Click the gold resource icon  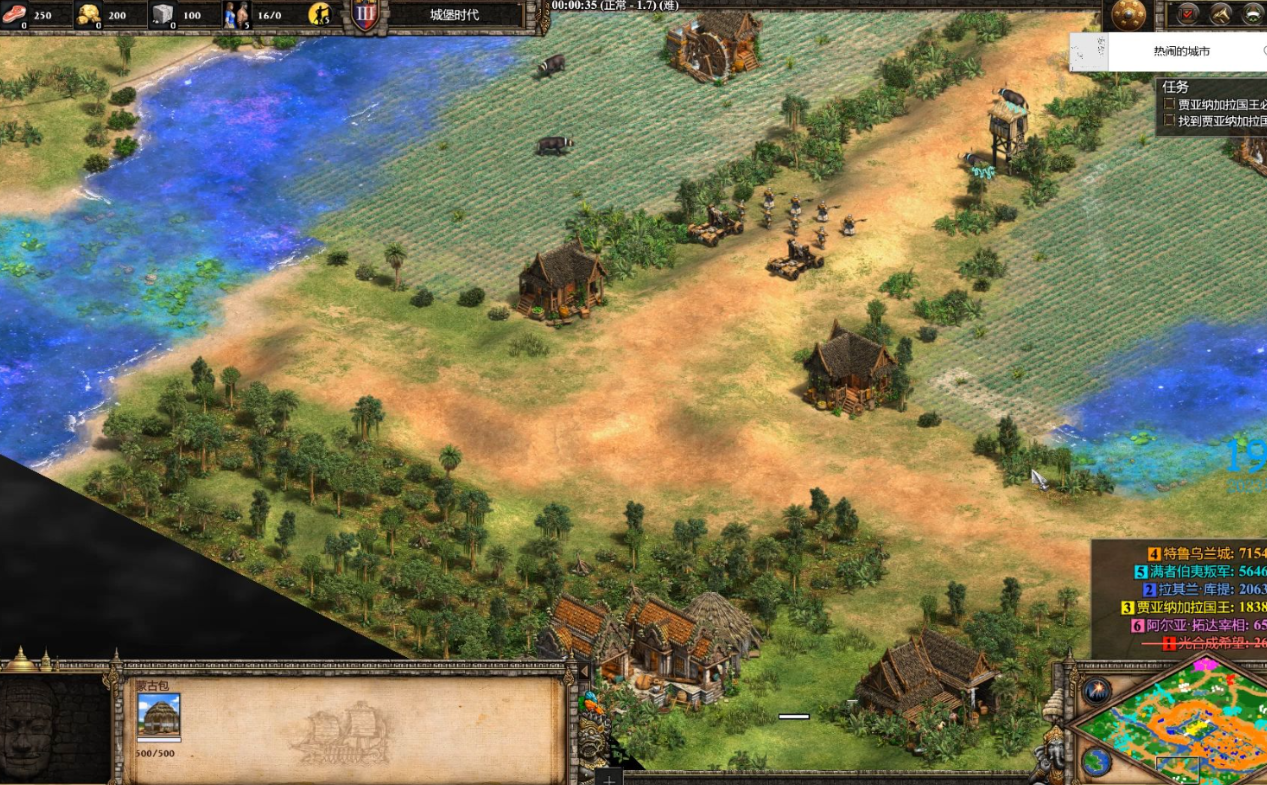click(89, 15)
